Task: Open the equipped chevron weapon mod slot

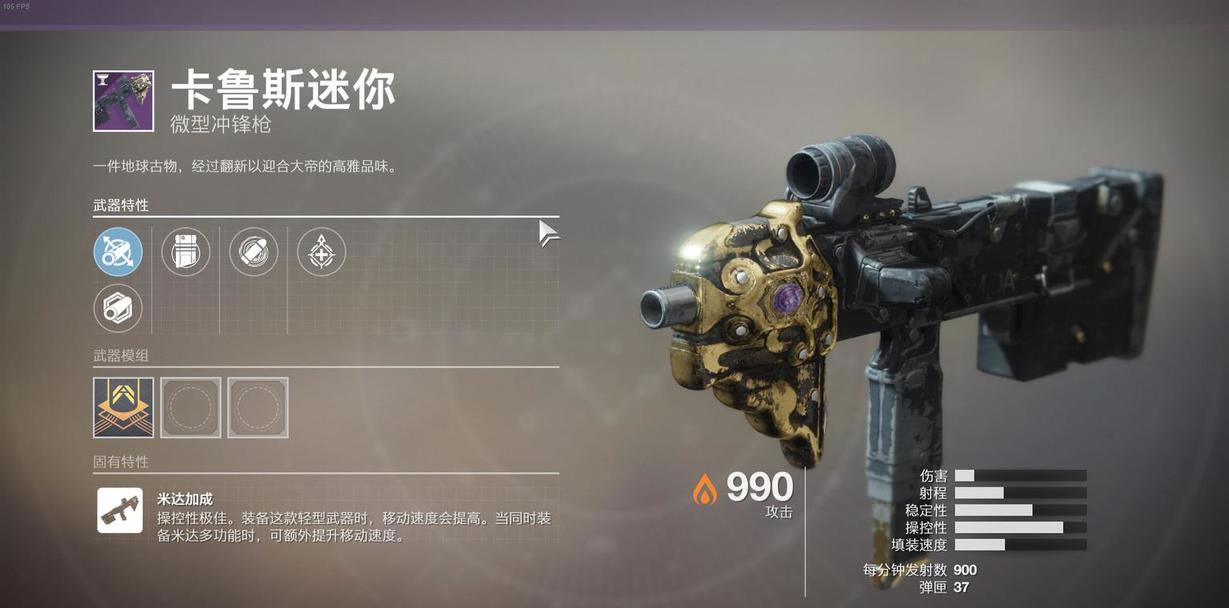Action: click(x=123, y=407)
